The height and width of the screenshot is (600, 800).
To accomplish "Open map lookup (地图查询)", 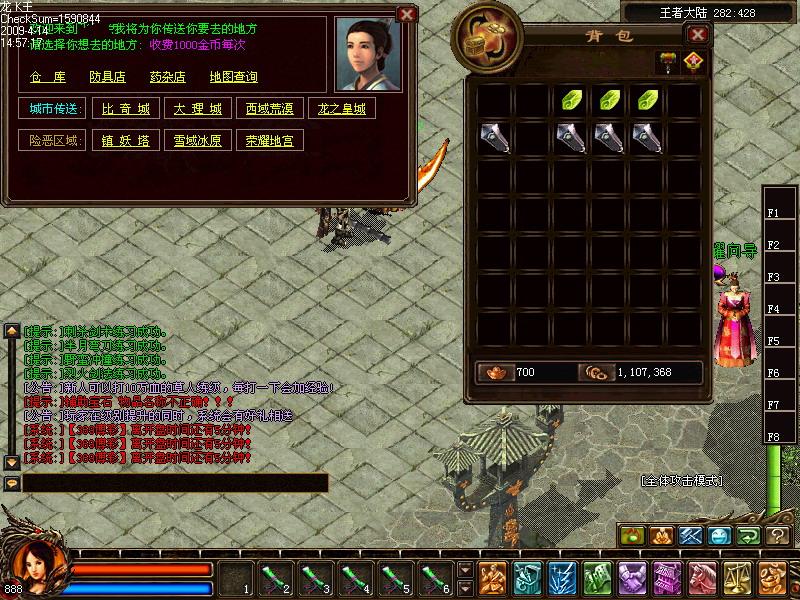I will click(233, 77).
